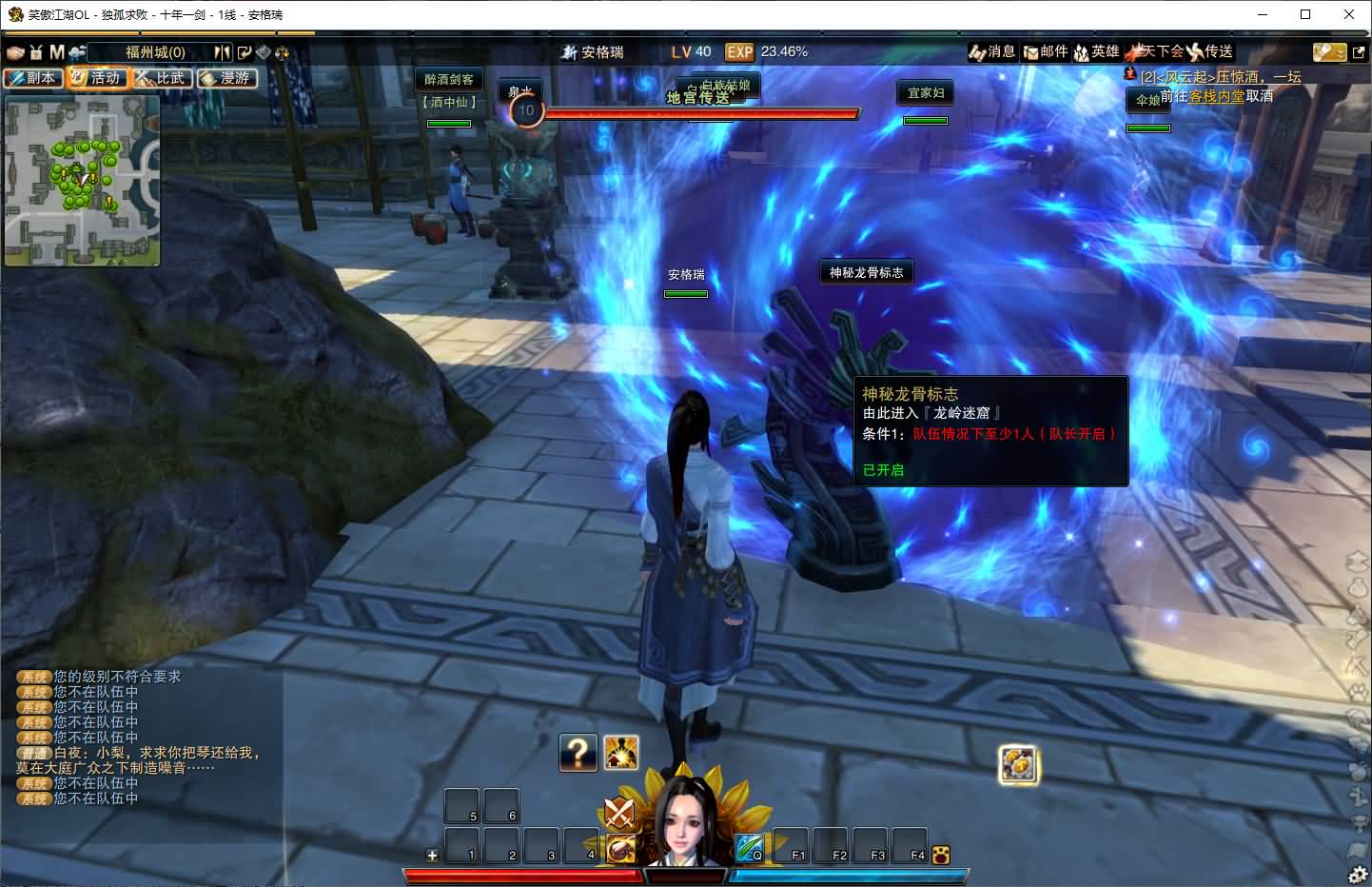Open the 漫游 roaming button
This screenshot has width=1372, height=887.
(227, 78)
